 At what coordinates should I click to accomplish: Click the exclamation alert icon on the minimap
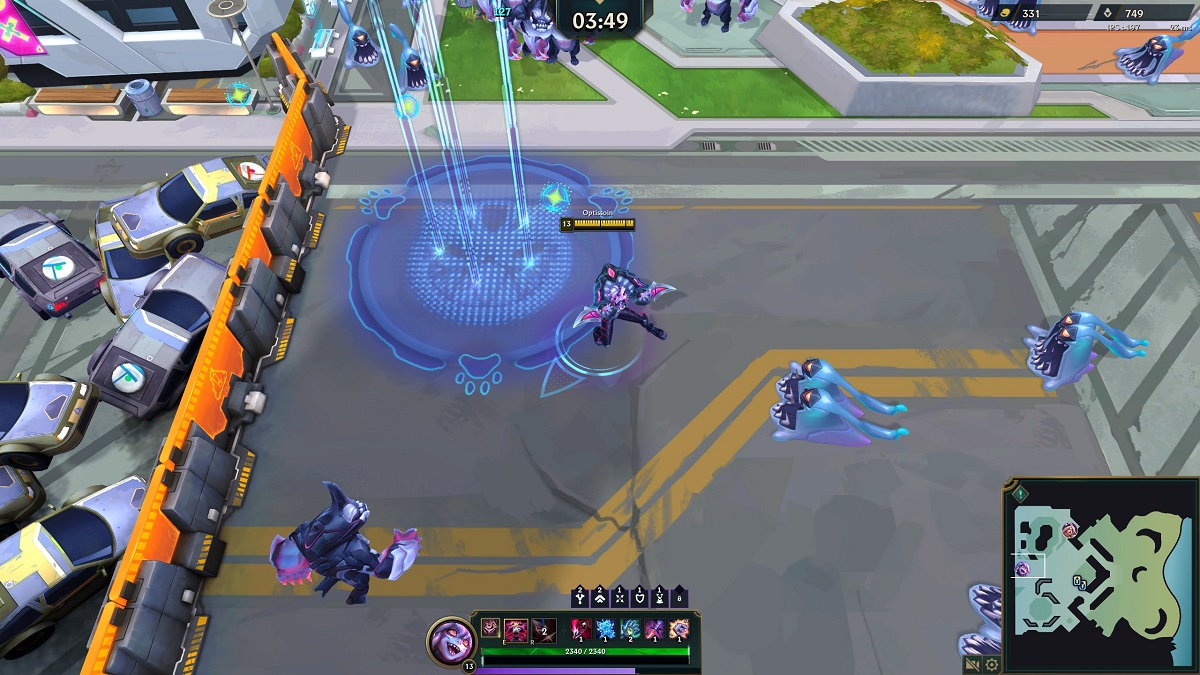coord(1019,493)
